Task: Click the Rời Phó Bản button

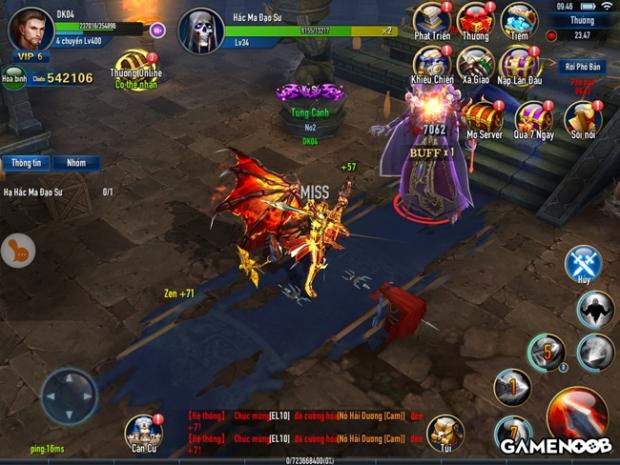Action: pyautogui.click(x=581, y=67)
